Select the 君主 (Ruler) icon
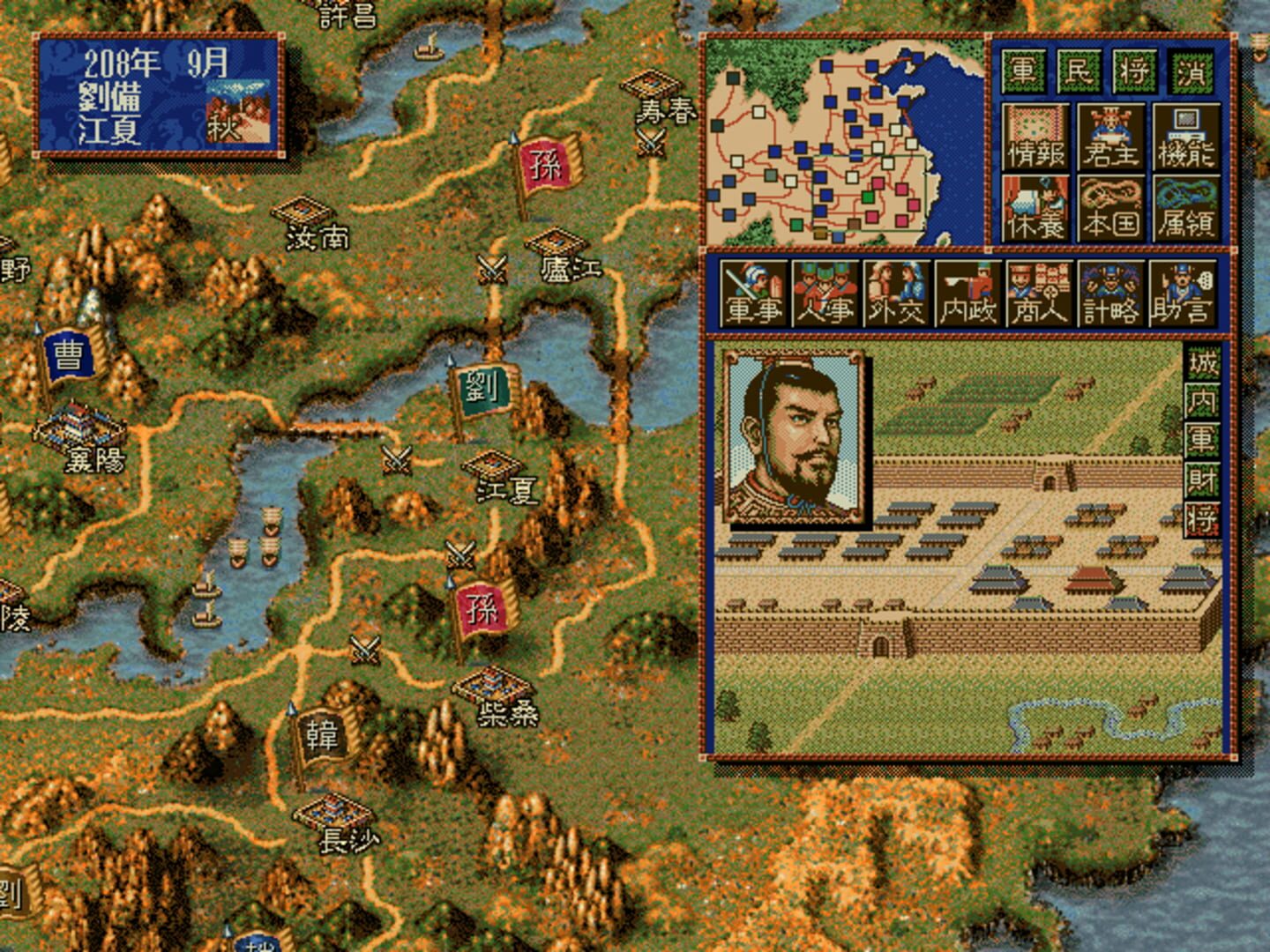This screenshot has height=952, width=1270. tap(1109, 137)
